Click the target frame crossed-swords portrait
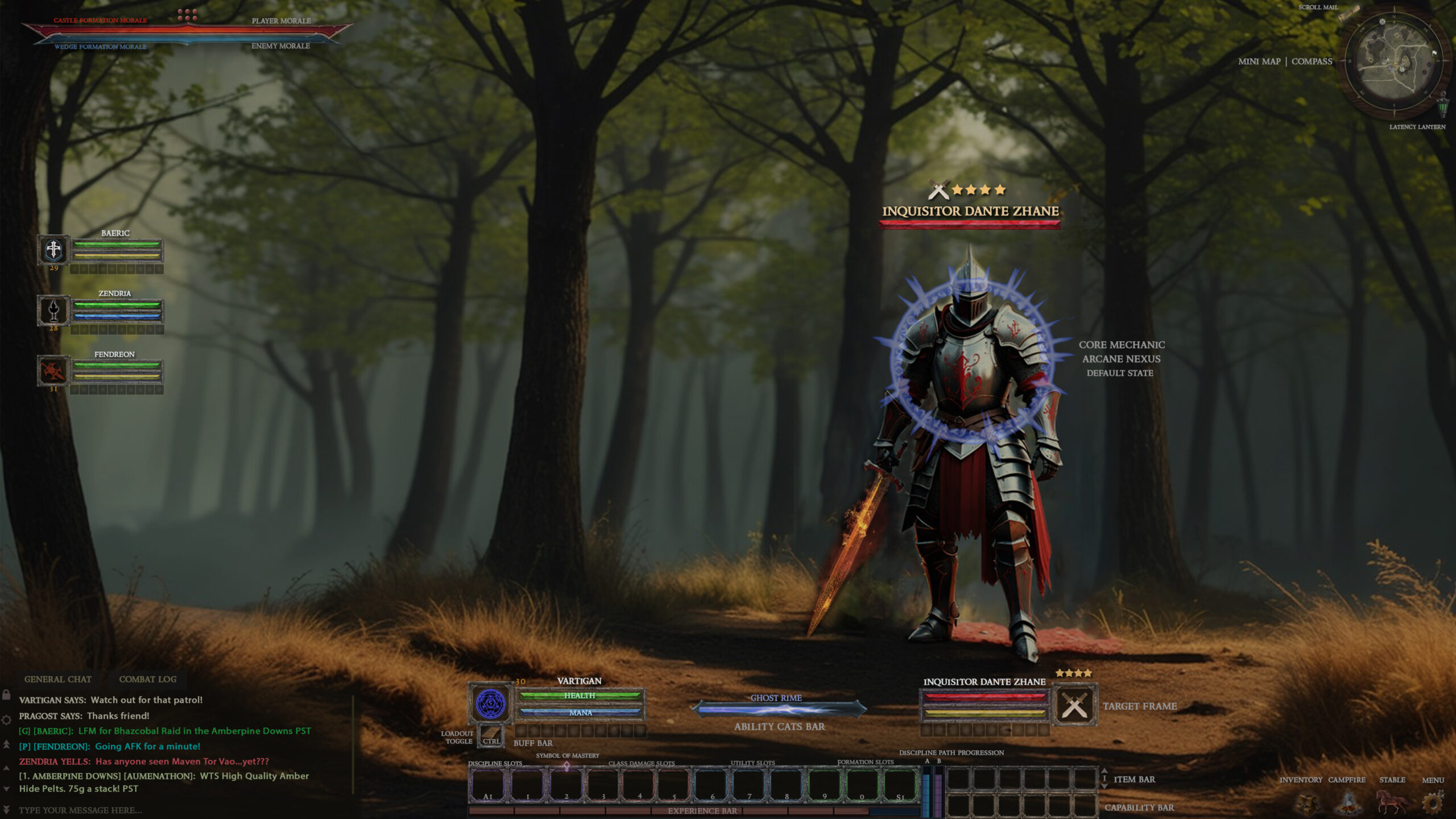This screenshot has height=819, width=1456. (x=1074, y=706)
